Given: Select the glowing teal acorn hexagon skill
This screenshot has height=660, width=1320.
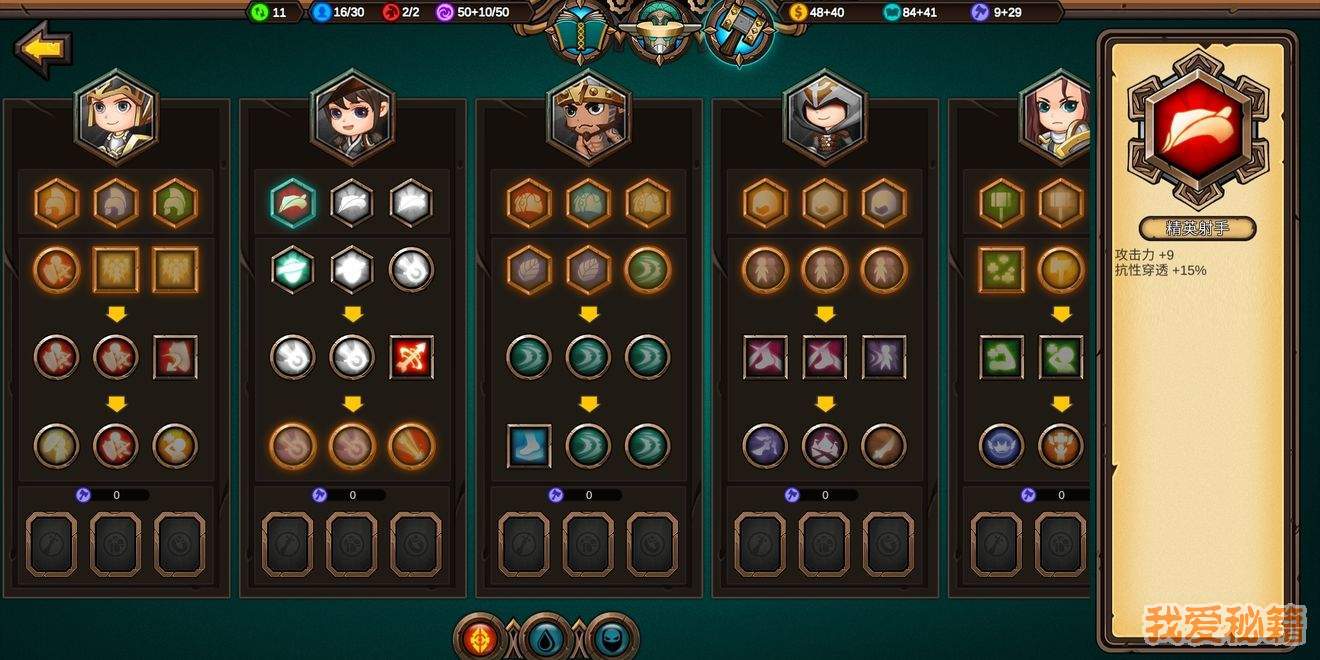Looking at the screenshot, I should pos(293,269).
